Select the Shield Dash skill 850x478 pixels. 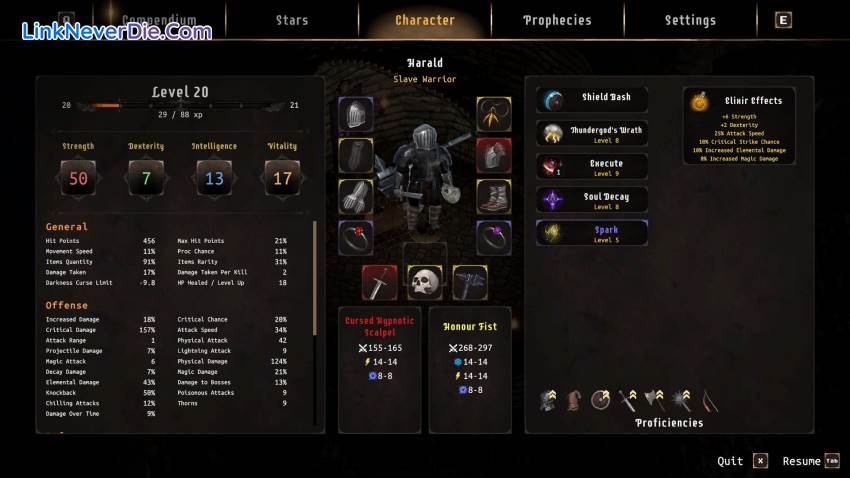tap(592, 99)
